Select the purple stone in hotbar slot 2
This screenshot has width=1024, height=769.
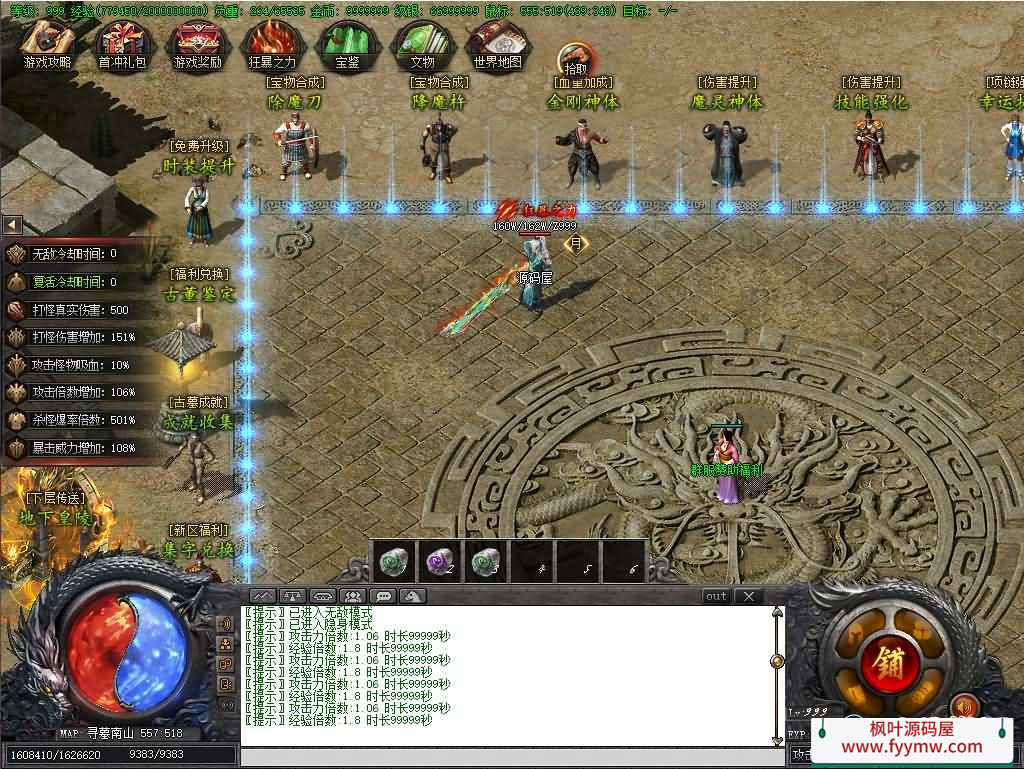click(438, 561)
